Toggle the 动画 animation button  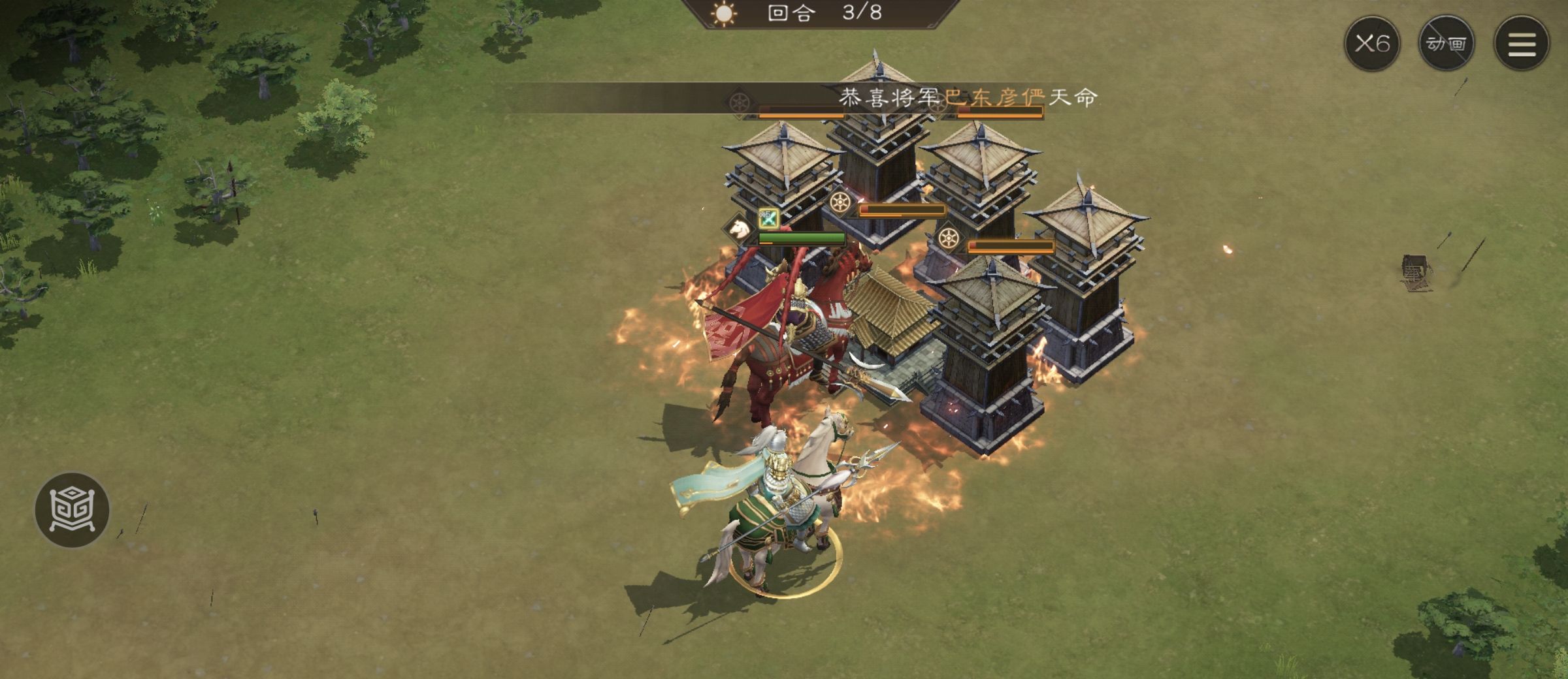point(1446,44)
